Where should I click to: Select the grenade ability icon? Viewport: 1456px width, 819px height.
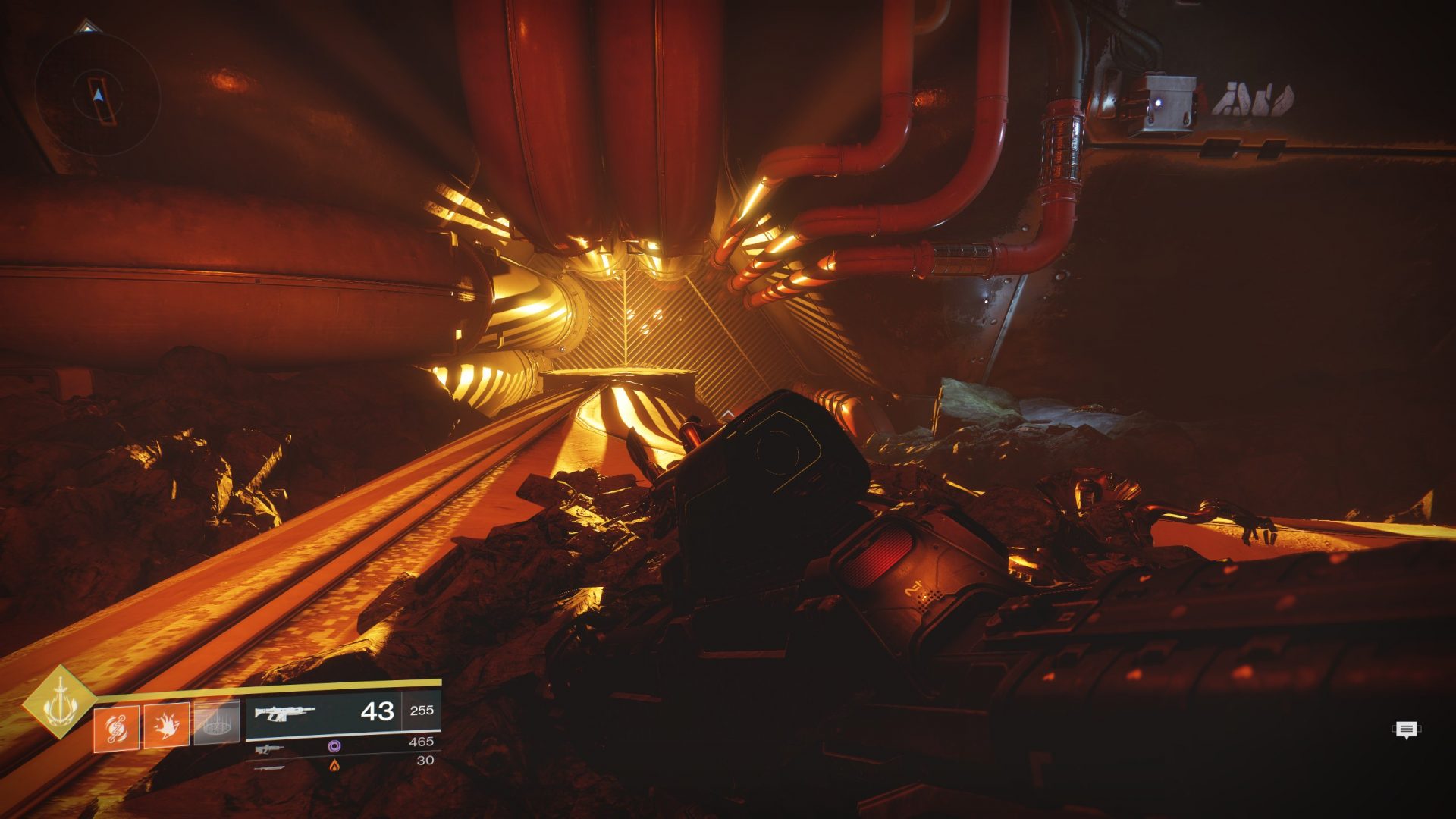(x=116, y=728)
